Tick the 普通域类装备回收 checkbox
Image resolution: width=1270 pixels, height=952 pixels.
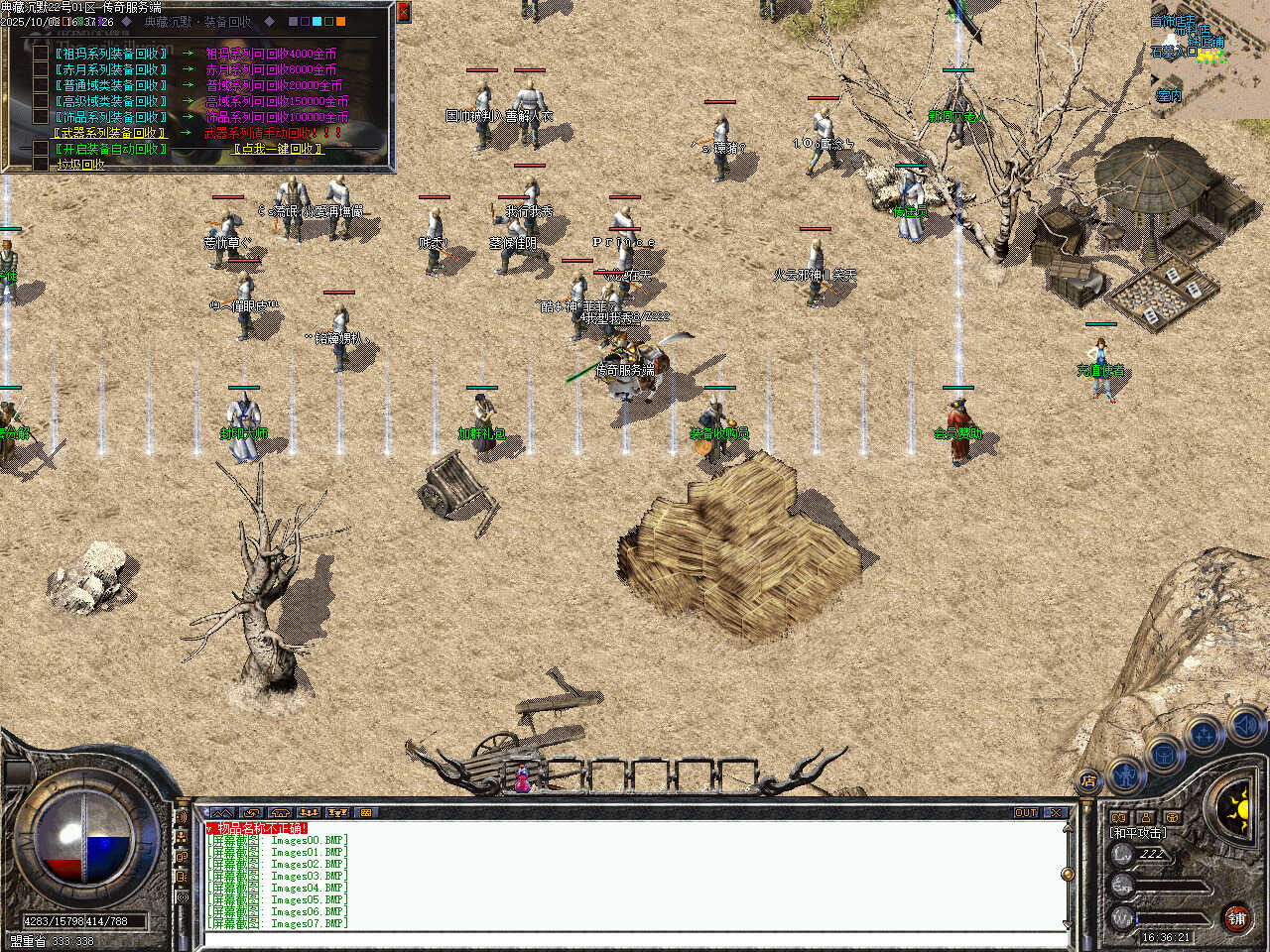(x=41, y=85)
